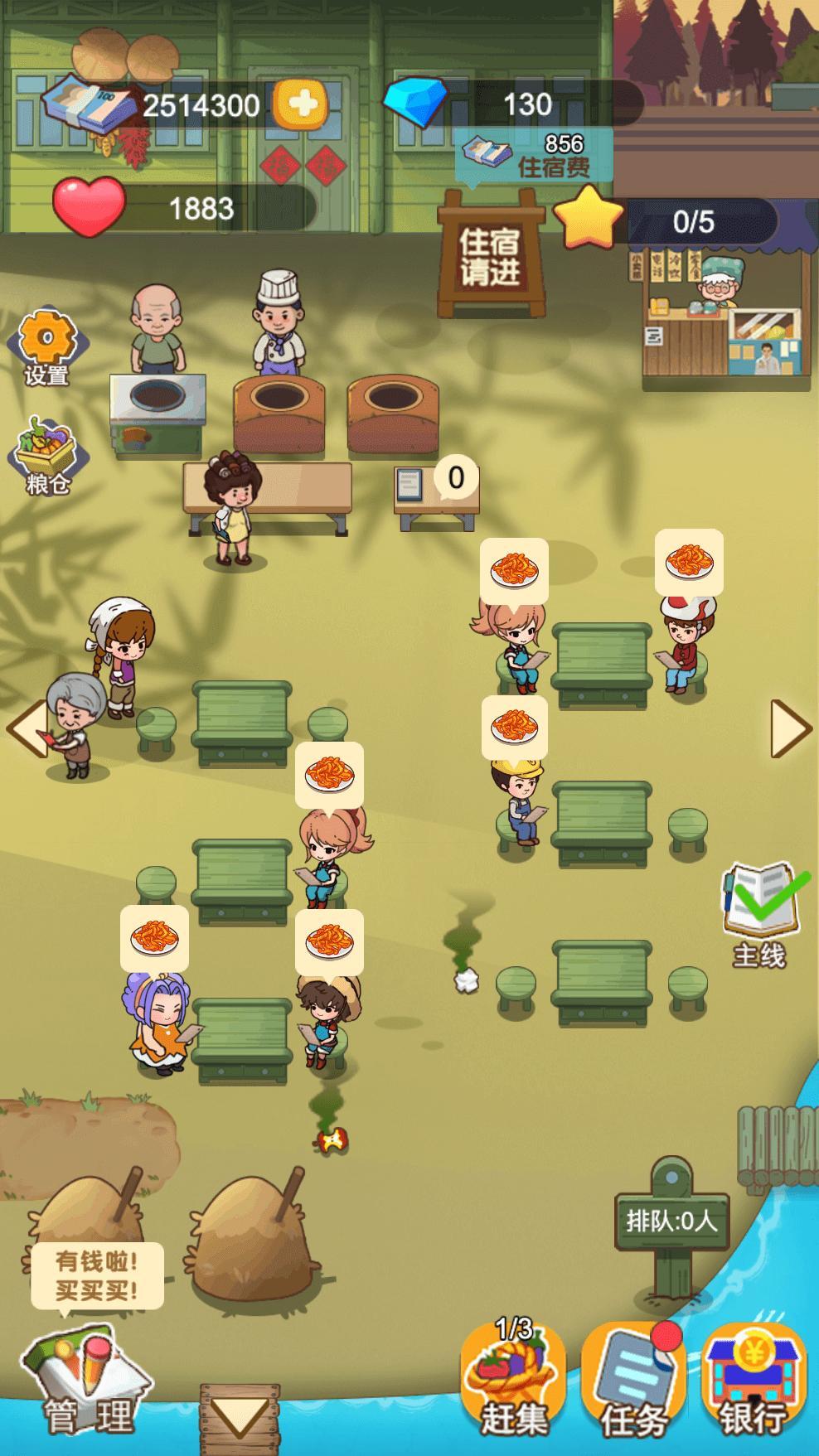
Task: Move to the next area with right arrow
Action: coord(789,728)
